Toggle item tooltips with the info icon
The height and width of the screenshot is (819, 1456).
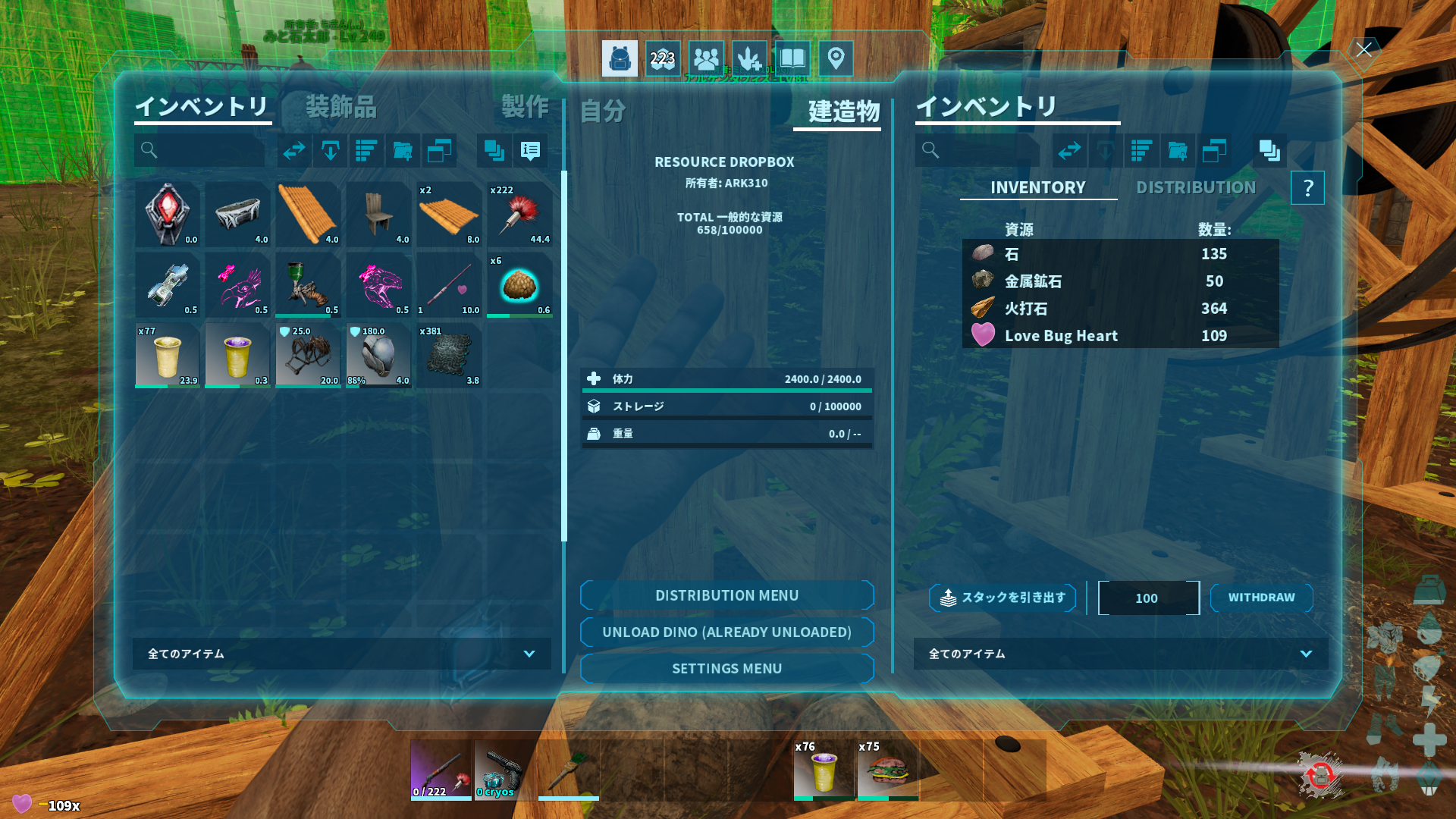[530, 152]
